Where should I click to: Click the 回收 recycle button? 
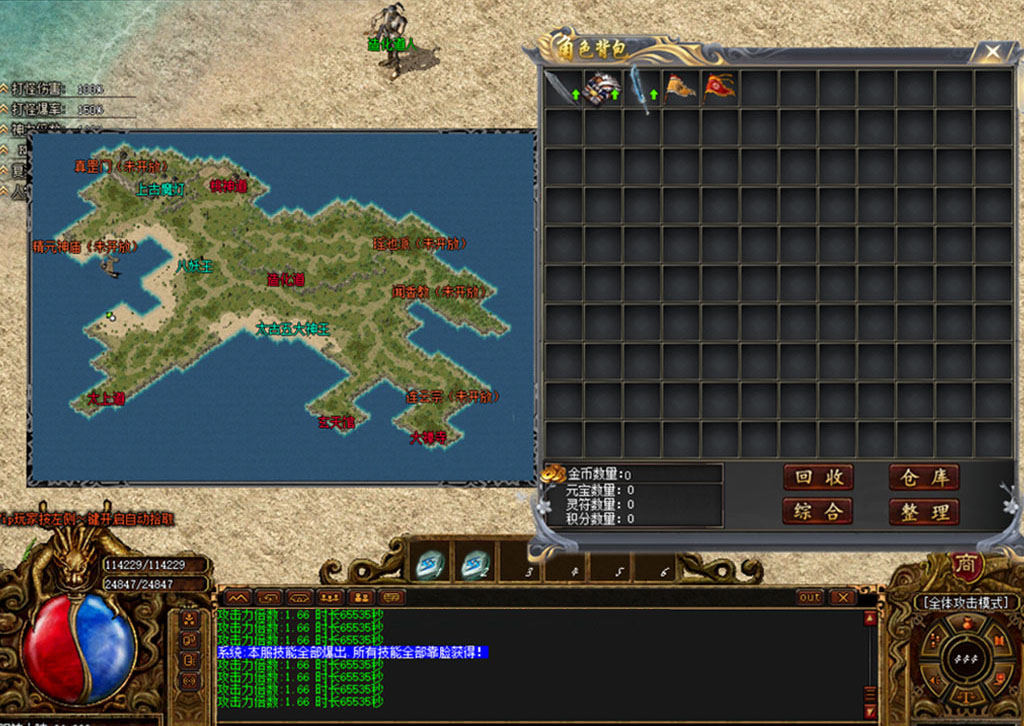[817, 478]
